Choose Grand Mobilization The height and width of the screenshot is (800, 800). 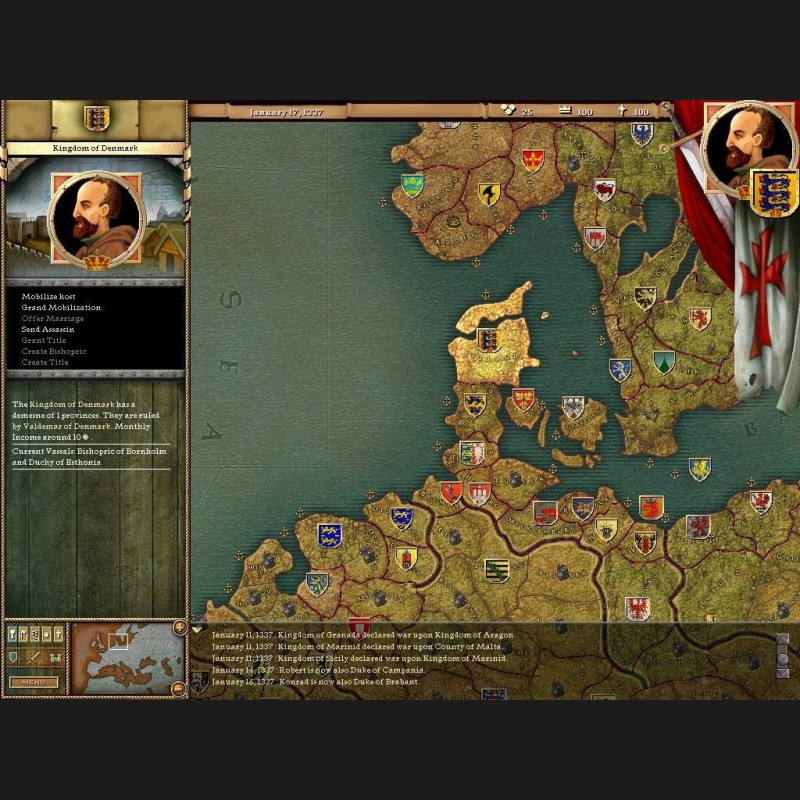(61, 308)
